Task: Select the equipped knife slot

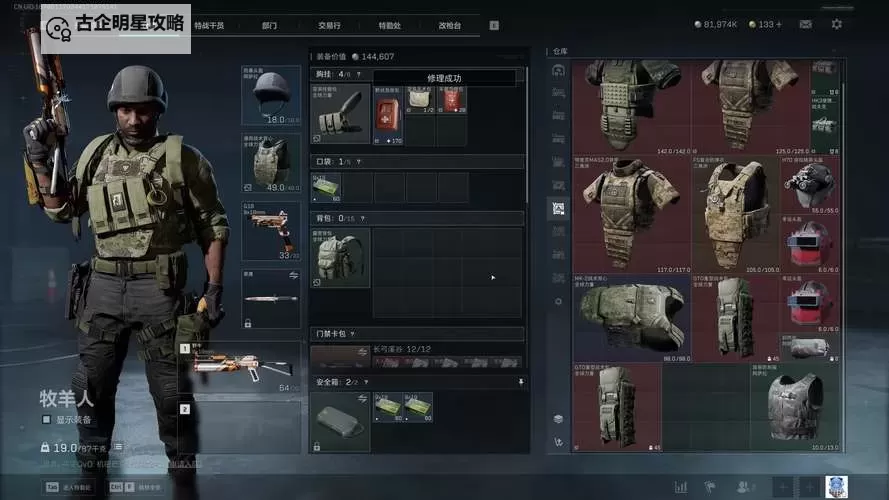Action: (270, 298)
